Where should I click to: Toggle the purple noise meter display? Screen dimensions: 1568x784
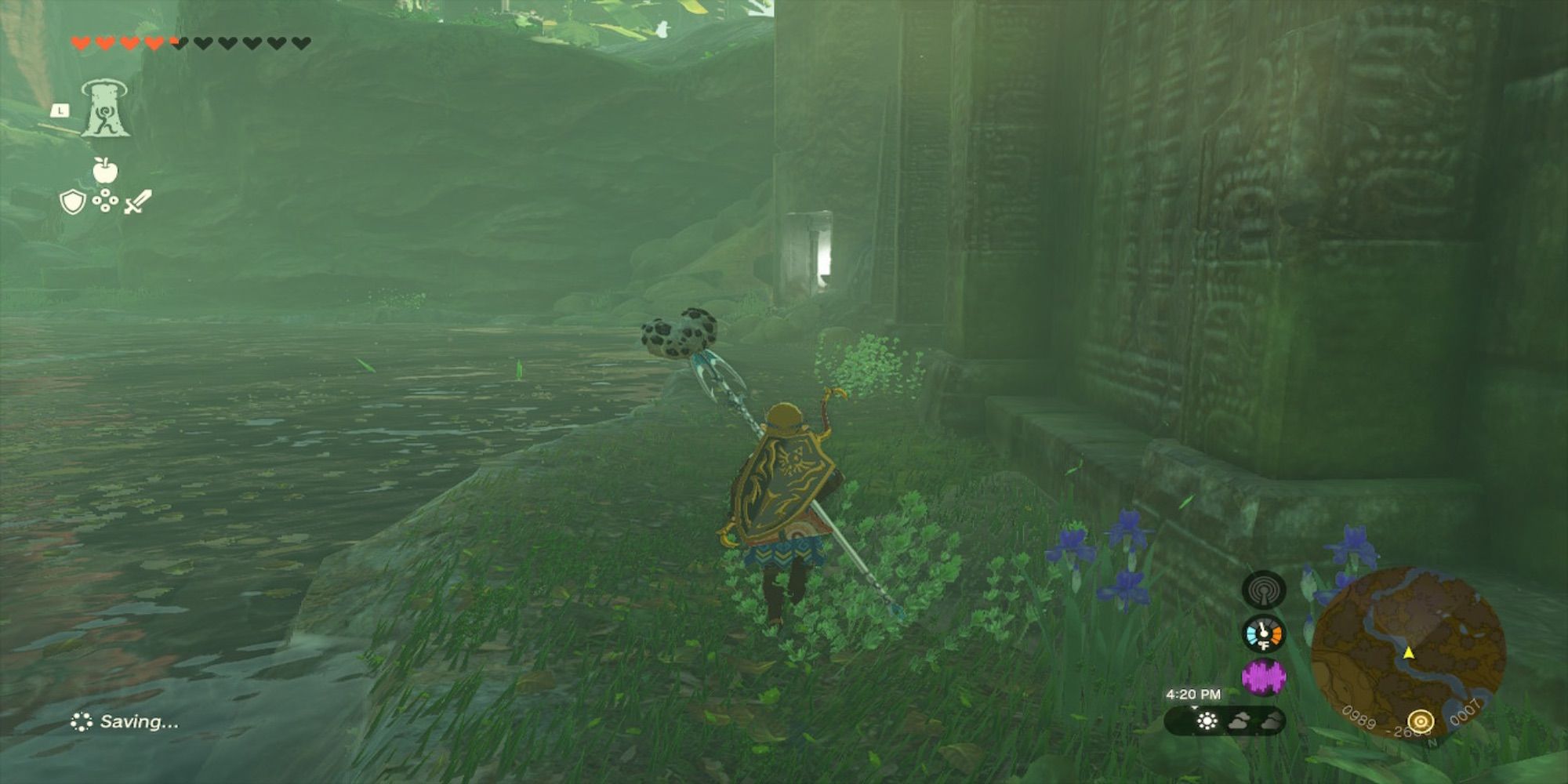[x=1265, y=675]
